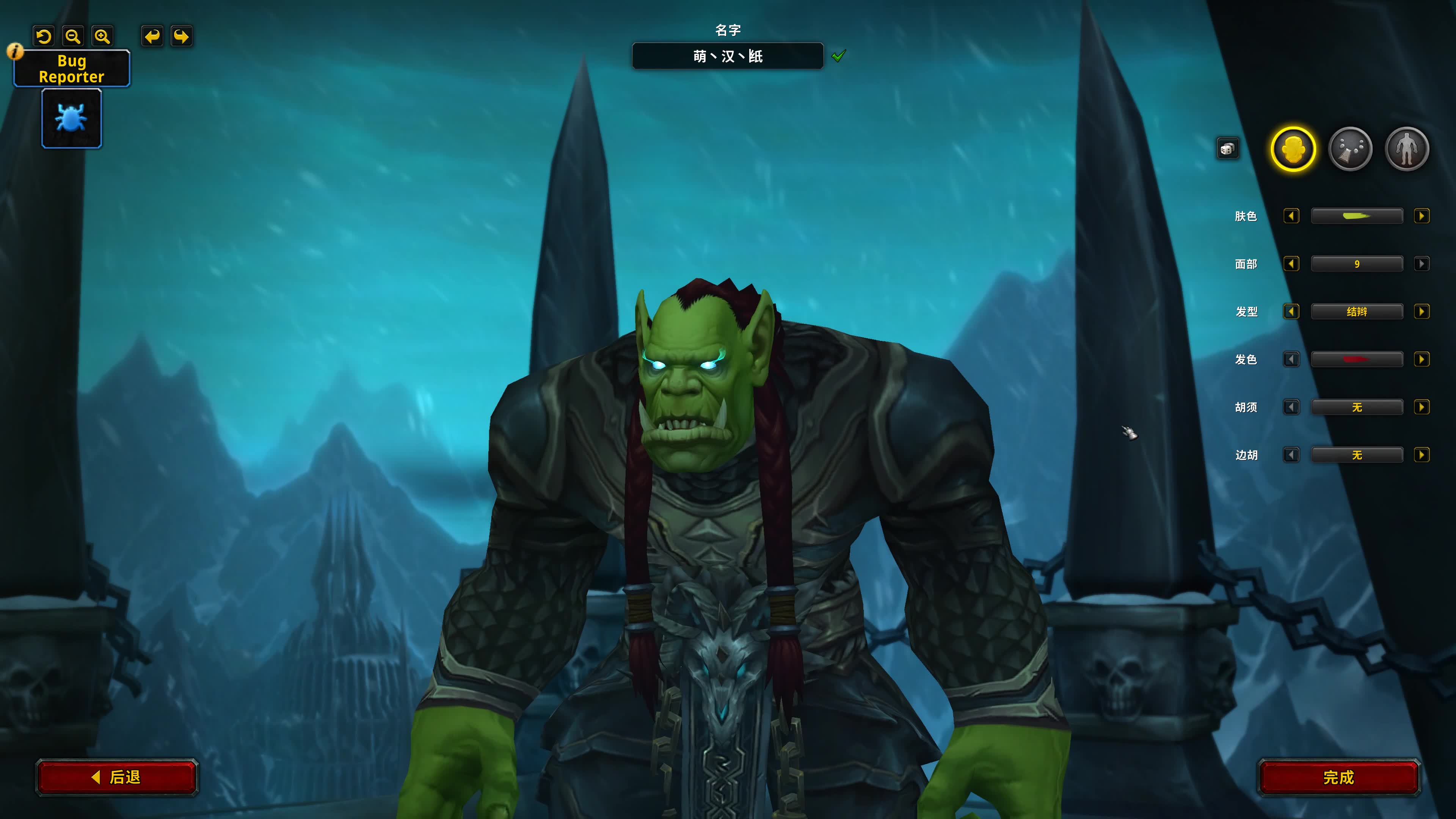Open the 发色 hair color dropdown
This screenshot has width=1456, height=819.
pyautogui.click(x=1357, y=359)
